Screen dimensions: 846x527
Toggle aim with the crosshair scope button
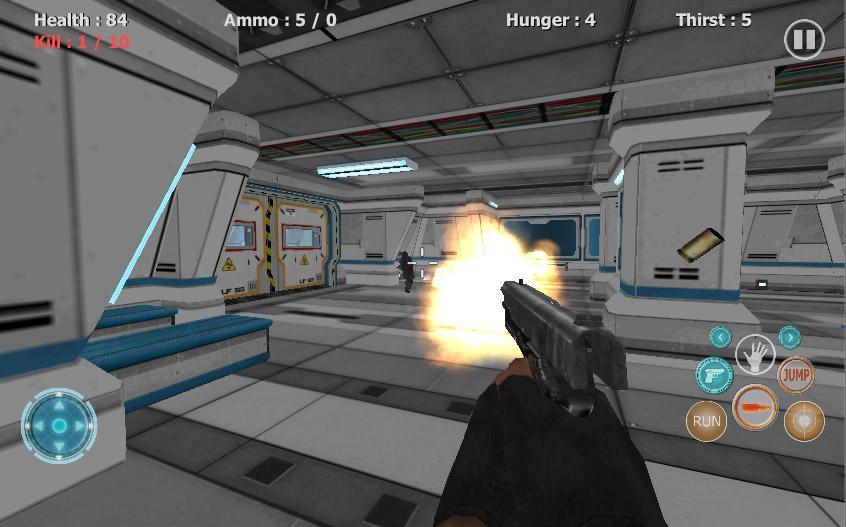tap(804, 421)
